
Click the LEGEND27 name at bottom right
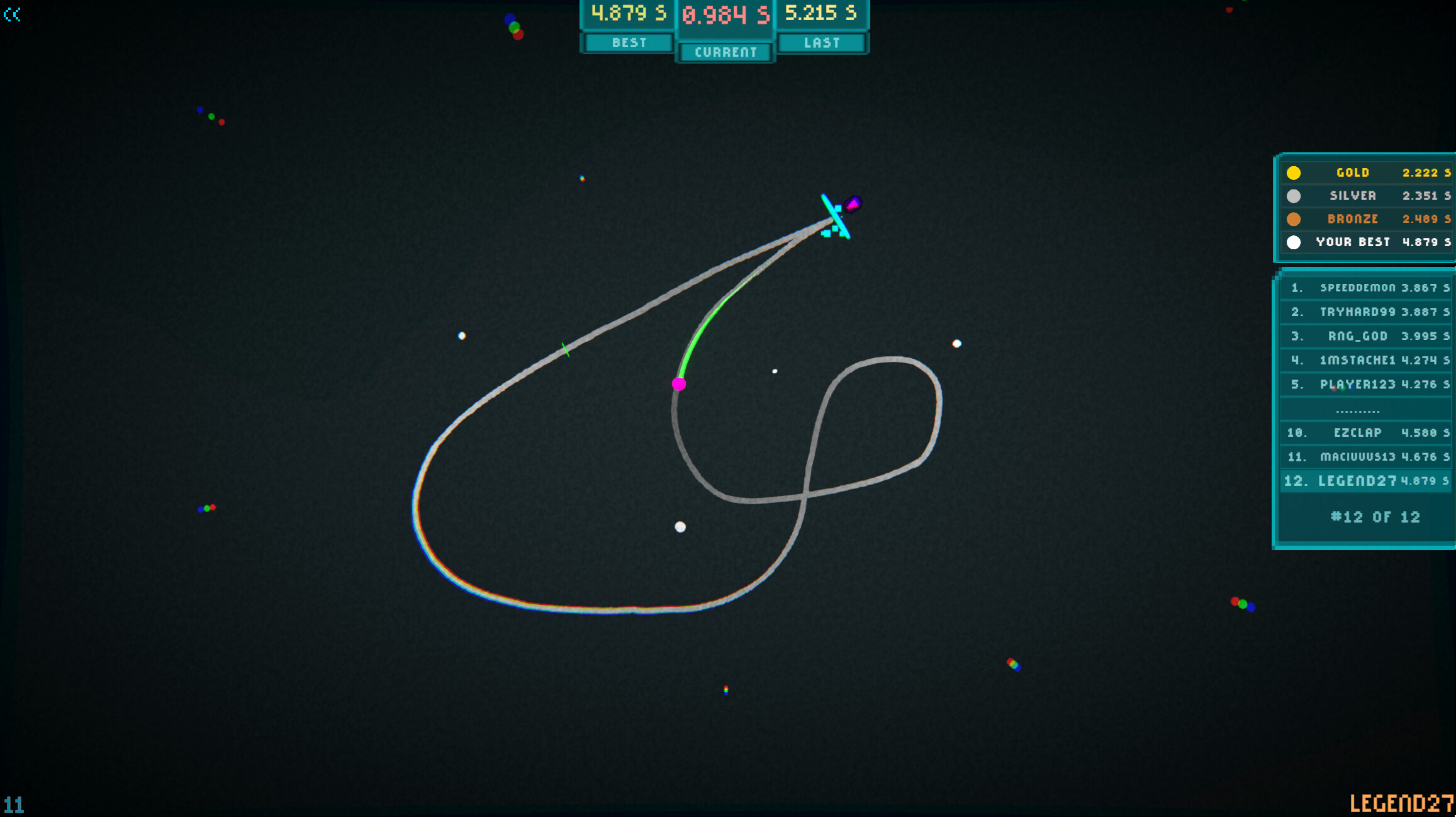1404,802
